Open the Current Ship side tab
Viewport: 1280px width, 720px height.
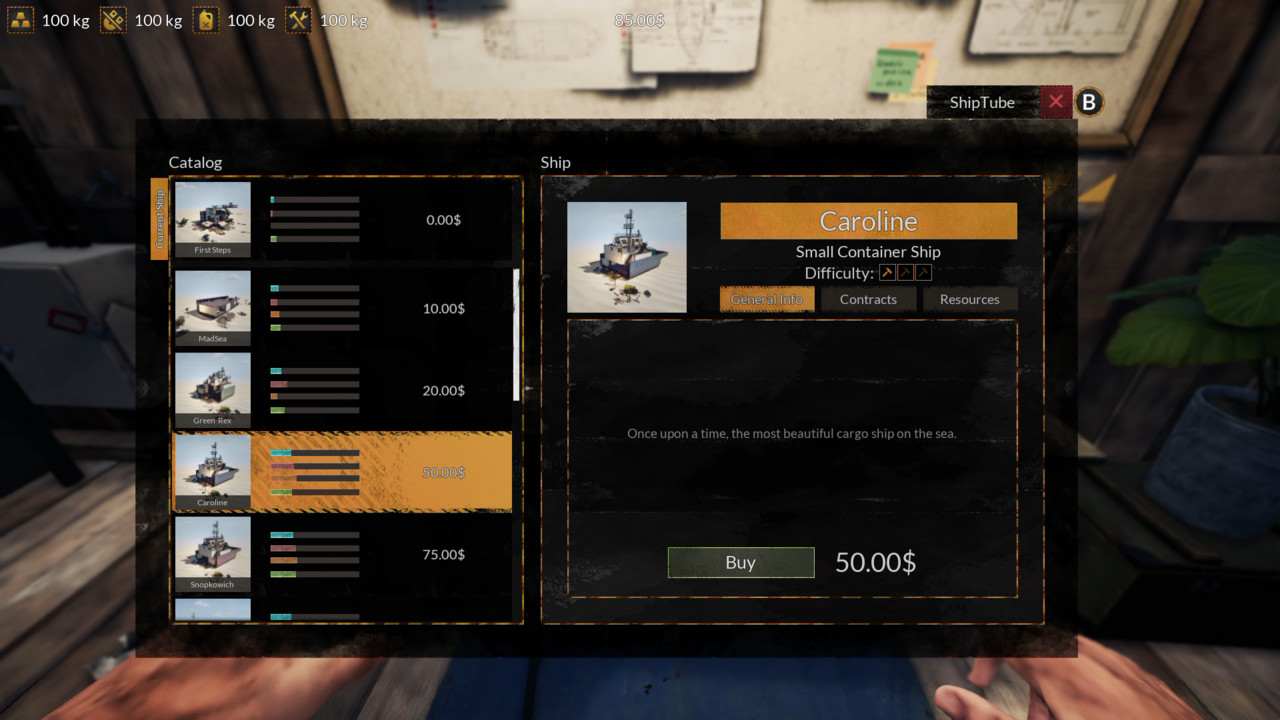pos(158,220)
